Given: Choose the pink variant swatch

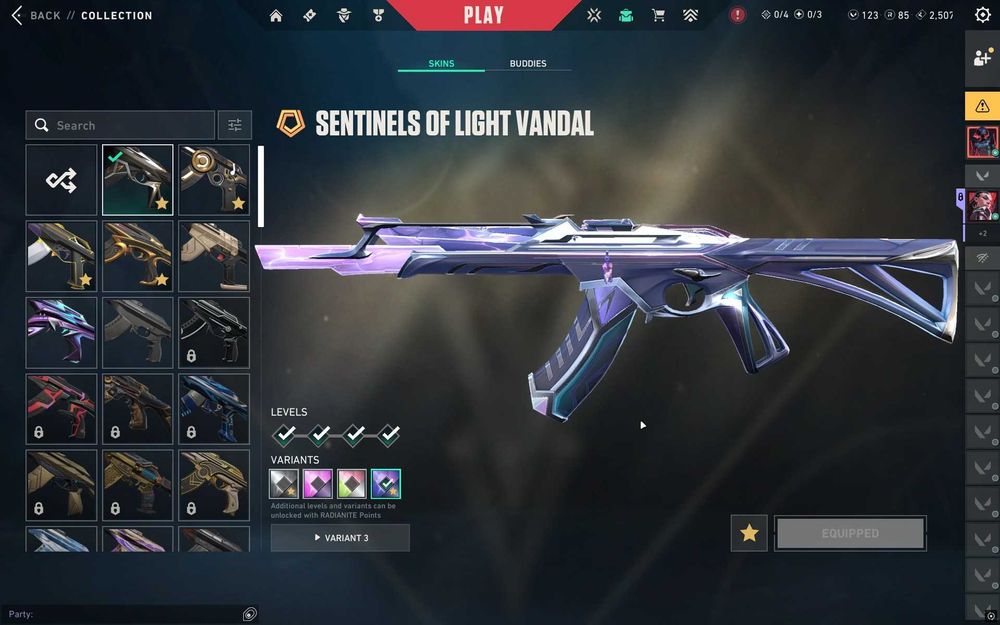Looking at the screenshot, I should coord(318,484).
